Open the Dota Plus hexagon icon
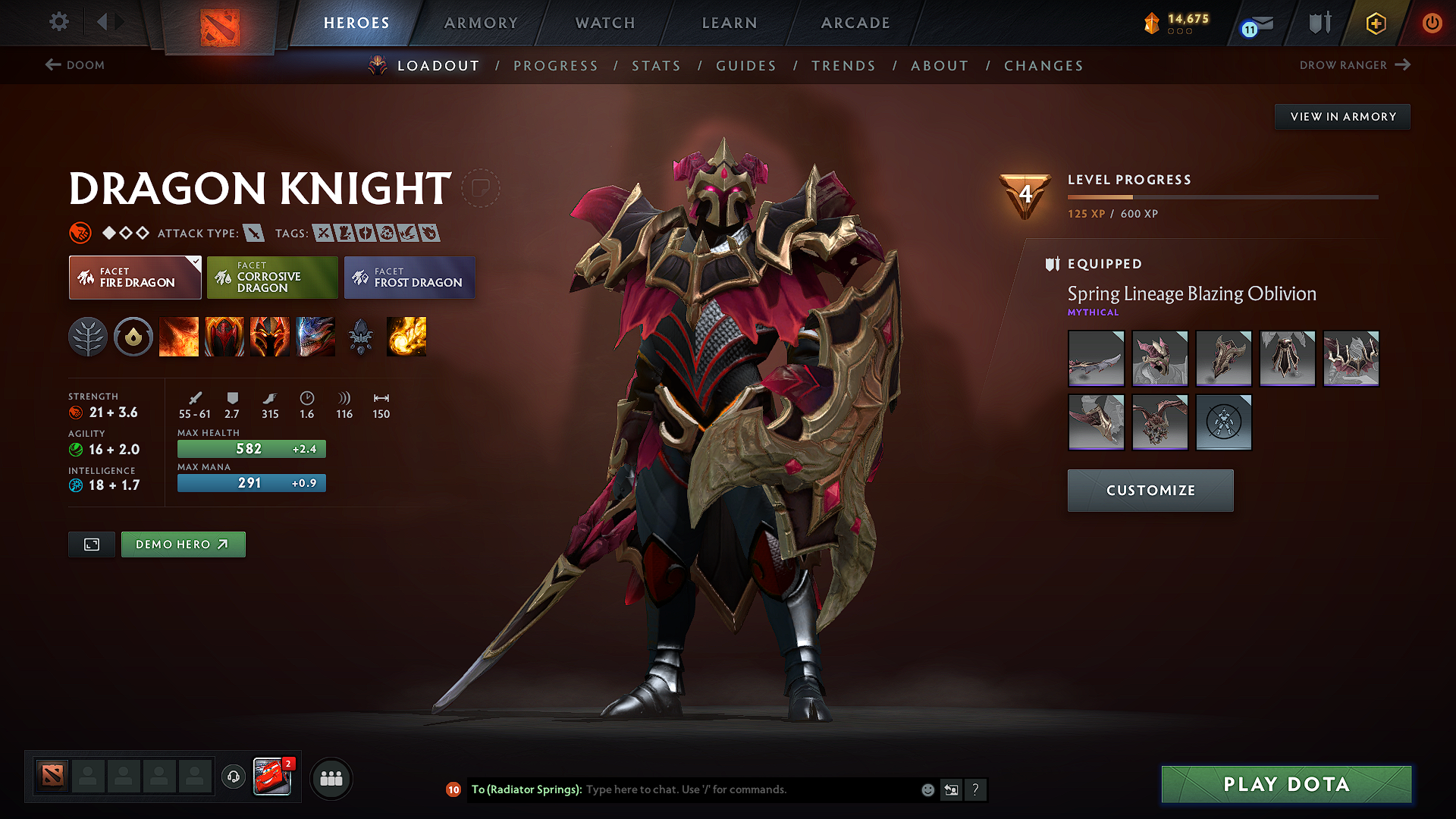Image resolution: width=1456 pixels, height=819 pixels. coord(1376,23)
